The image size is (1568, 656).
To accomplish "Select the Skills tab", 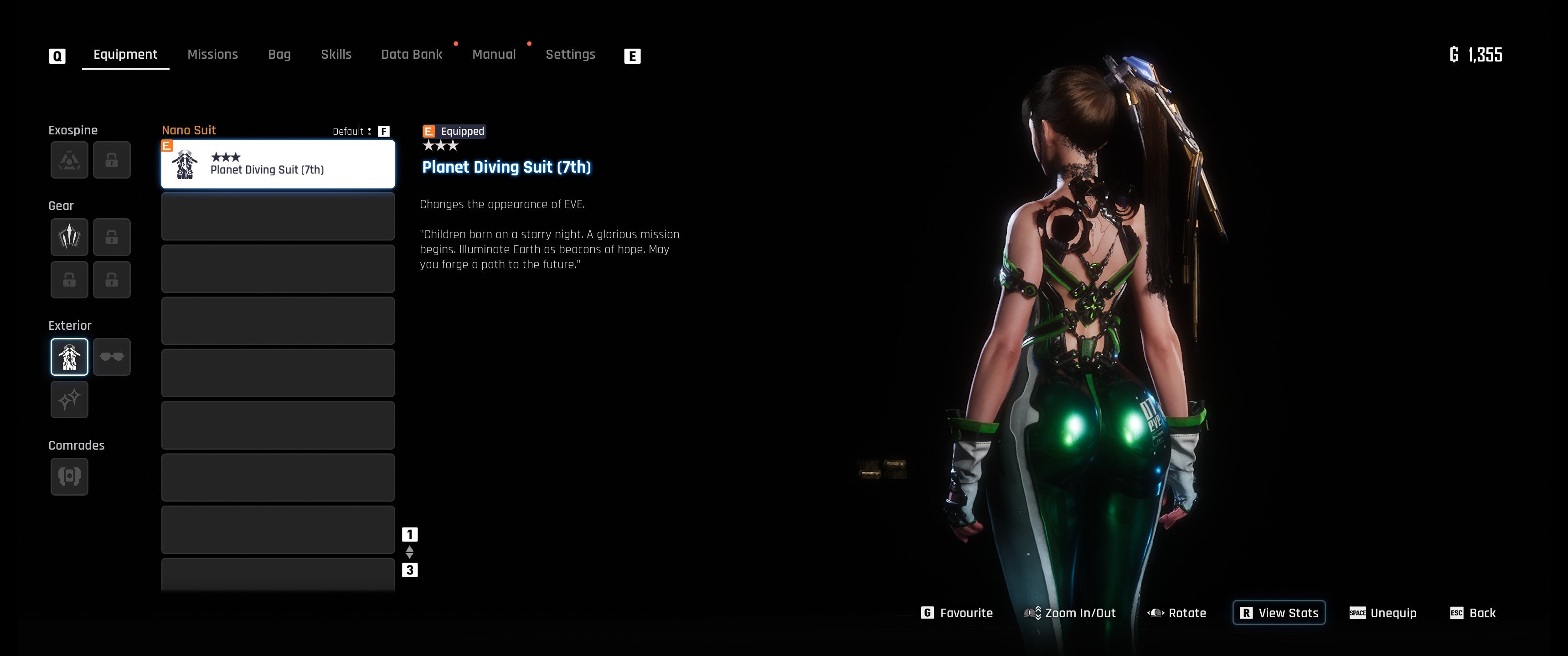I will point(336,55).
